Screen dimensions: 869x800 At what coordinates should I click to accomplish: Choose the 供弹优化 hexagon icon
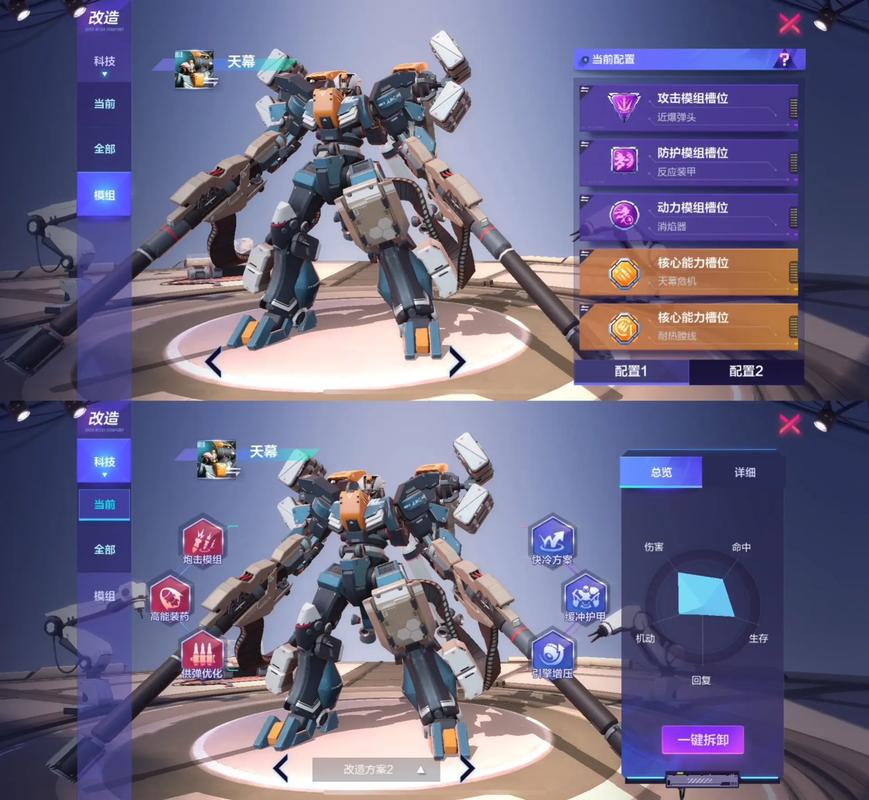(202, 651)
